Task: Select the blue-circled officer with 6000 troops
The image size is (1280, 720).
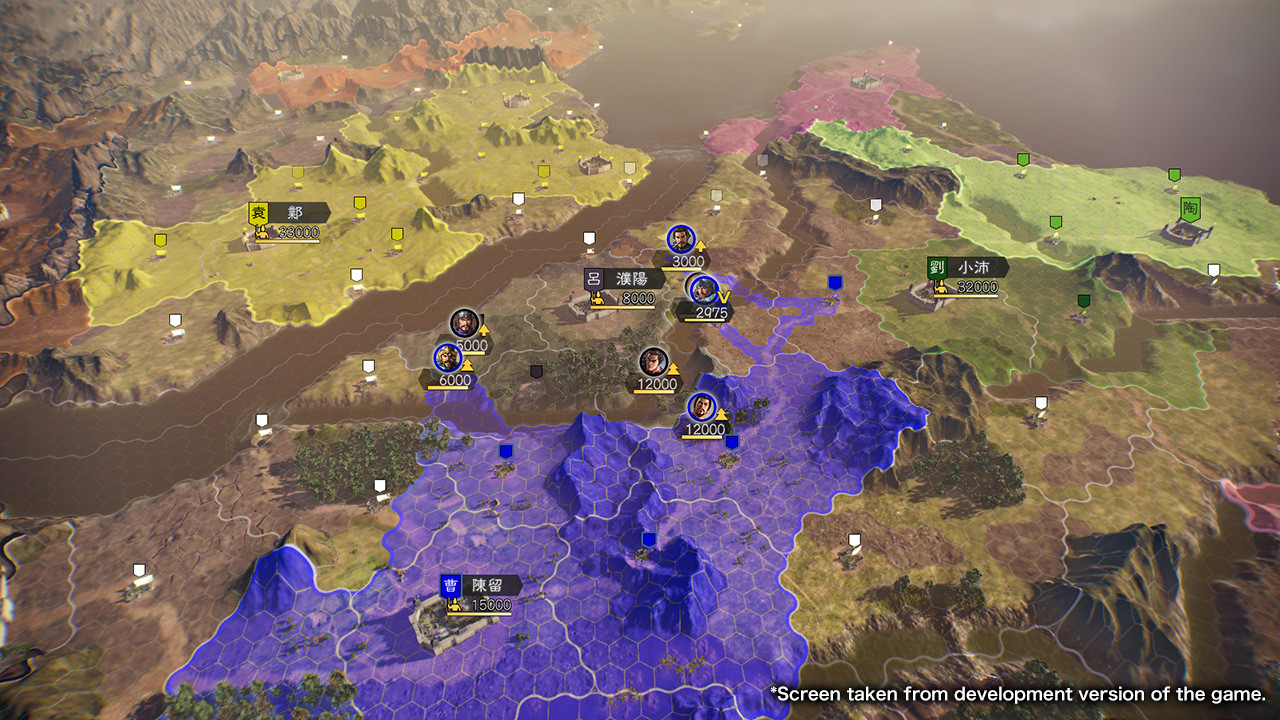Action: tap(448, 357)
